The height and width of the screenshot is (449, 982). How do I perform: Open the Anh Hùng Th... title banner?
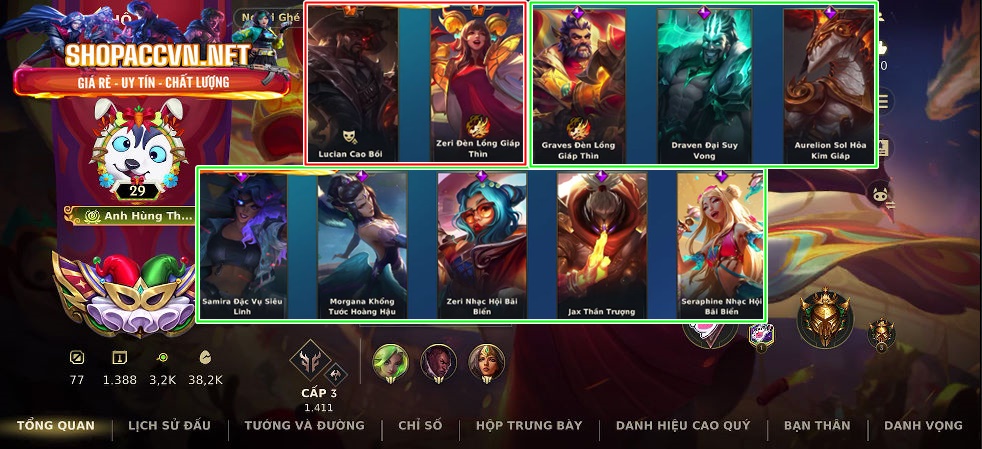(x=132, y=215)
